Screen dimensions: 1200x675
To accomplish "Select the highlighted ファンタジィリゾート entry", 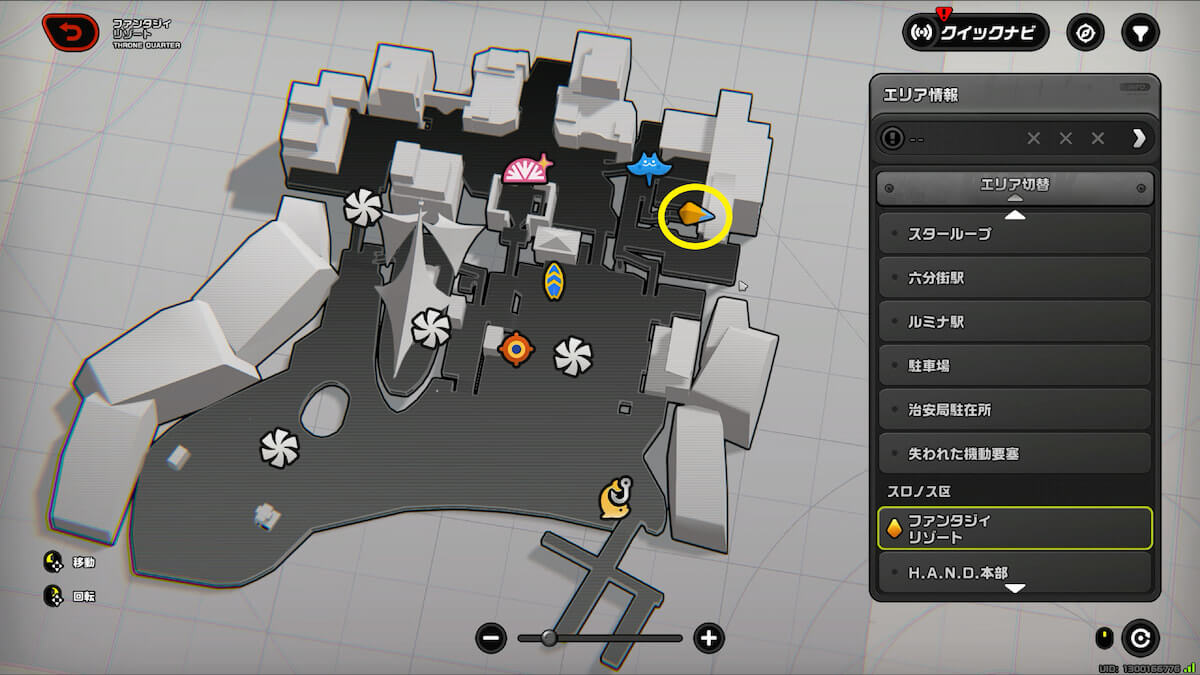I will (1014, 529).
